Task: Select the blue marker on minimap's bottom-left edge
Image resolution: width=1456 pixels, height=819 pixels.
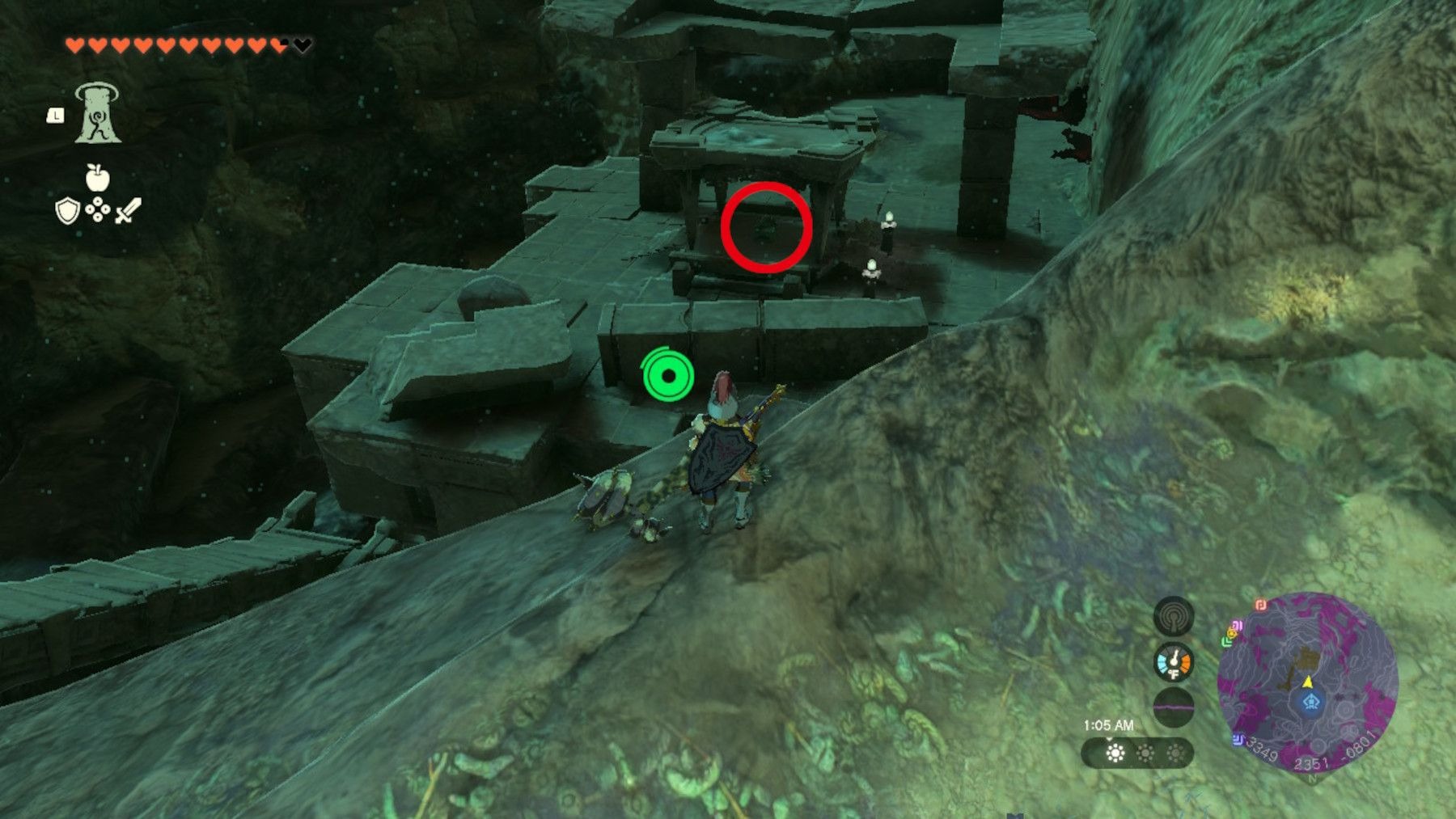Action: (1238, 740)
